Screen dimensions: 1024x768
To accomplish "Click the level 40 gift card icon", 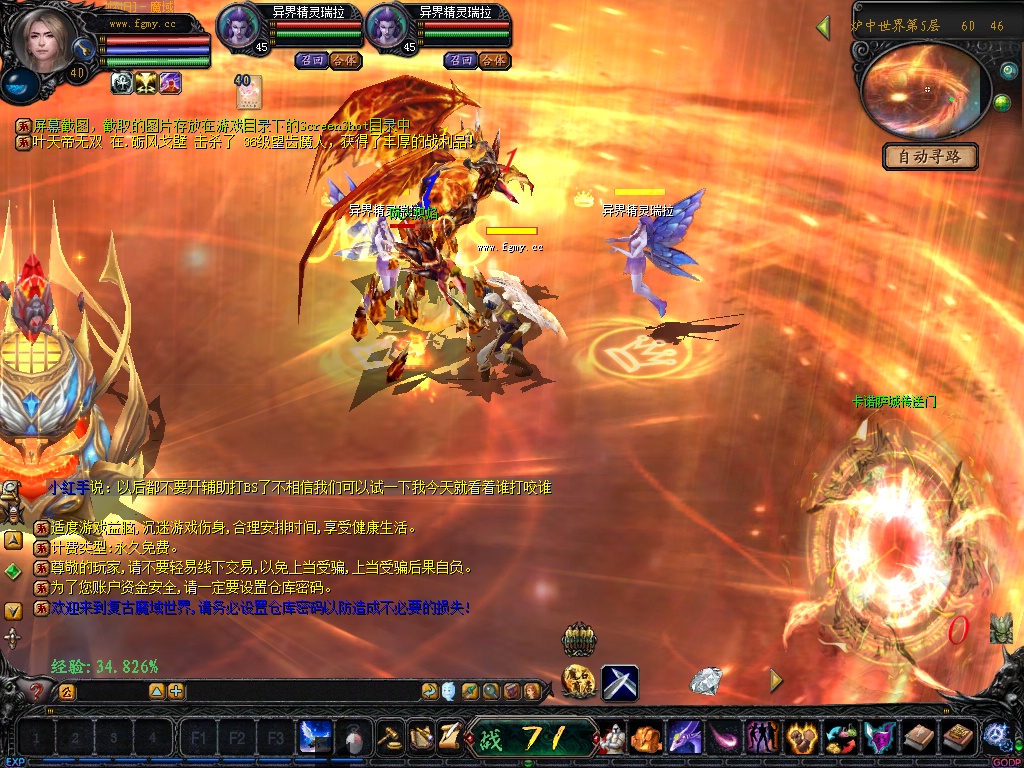I will [x=248, y=93].
